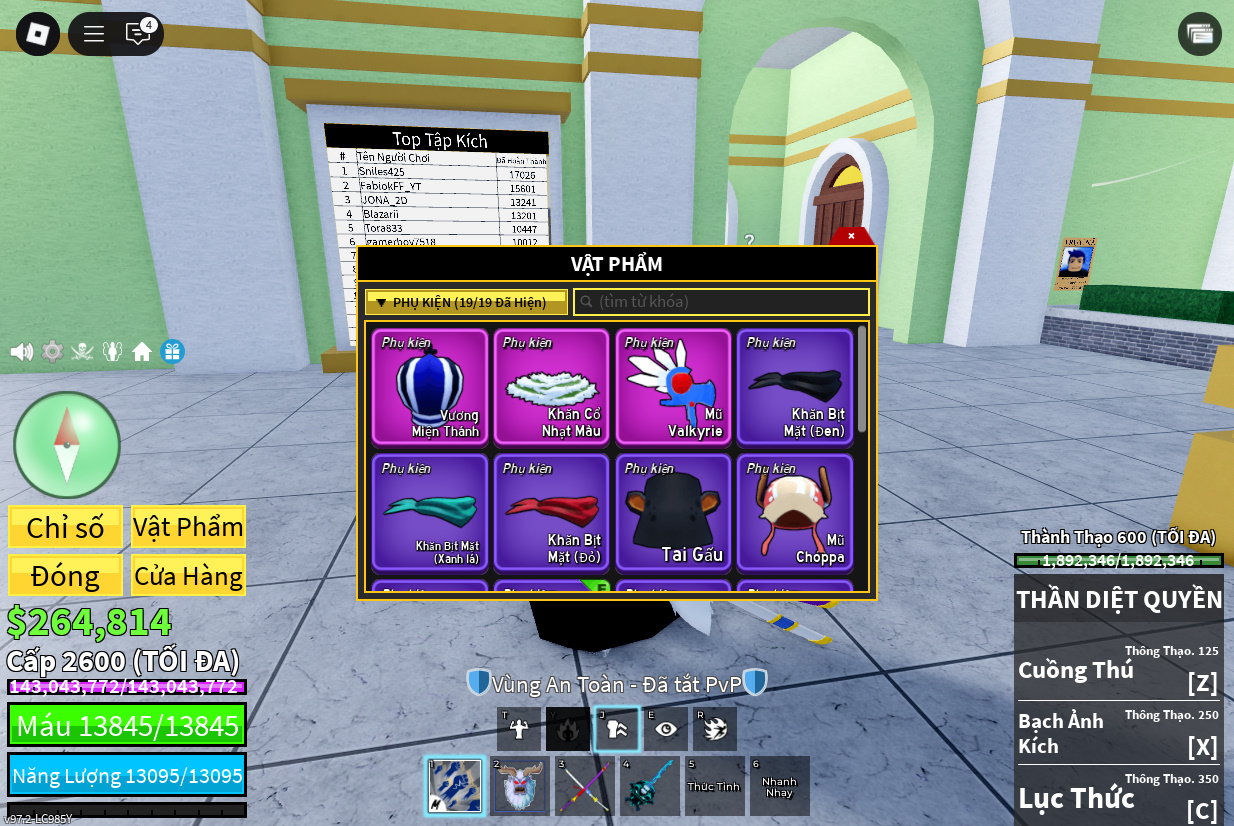Image resolution: width=1234 pixels, height=826 pixels.
Task: Click the Đóng button
Action: pyautogui.click(x=66, y=575)
